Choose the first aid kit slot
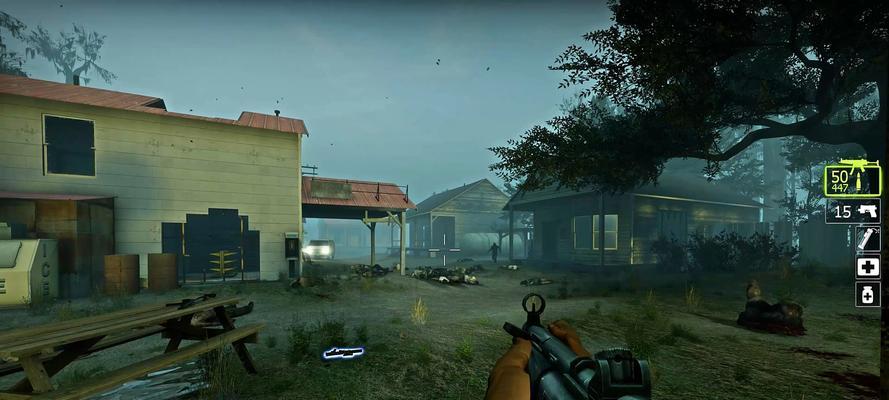This screenshot has height=400, width=889. coord(868,267)
